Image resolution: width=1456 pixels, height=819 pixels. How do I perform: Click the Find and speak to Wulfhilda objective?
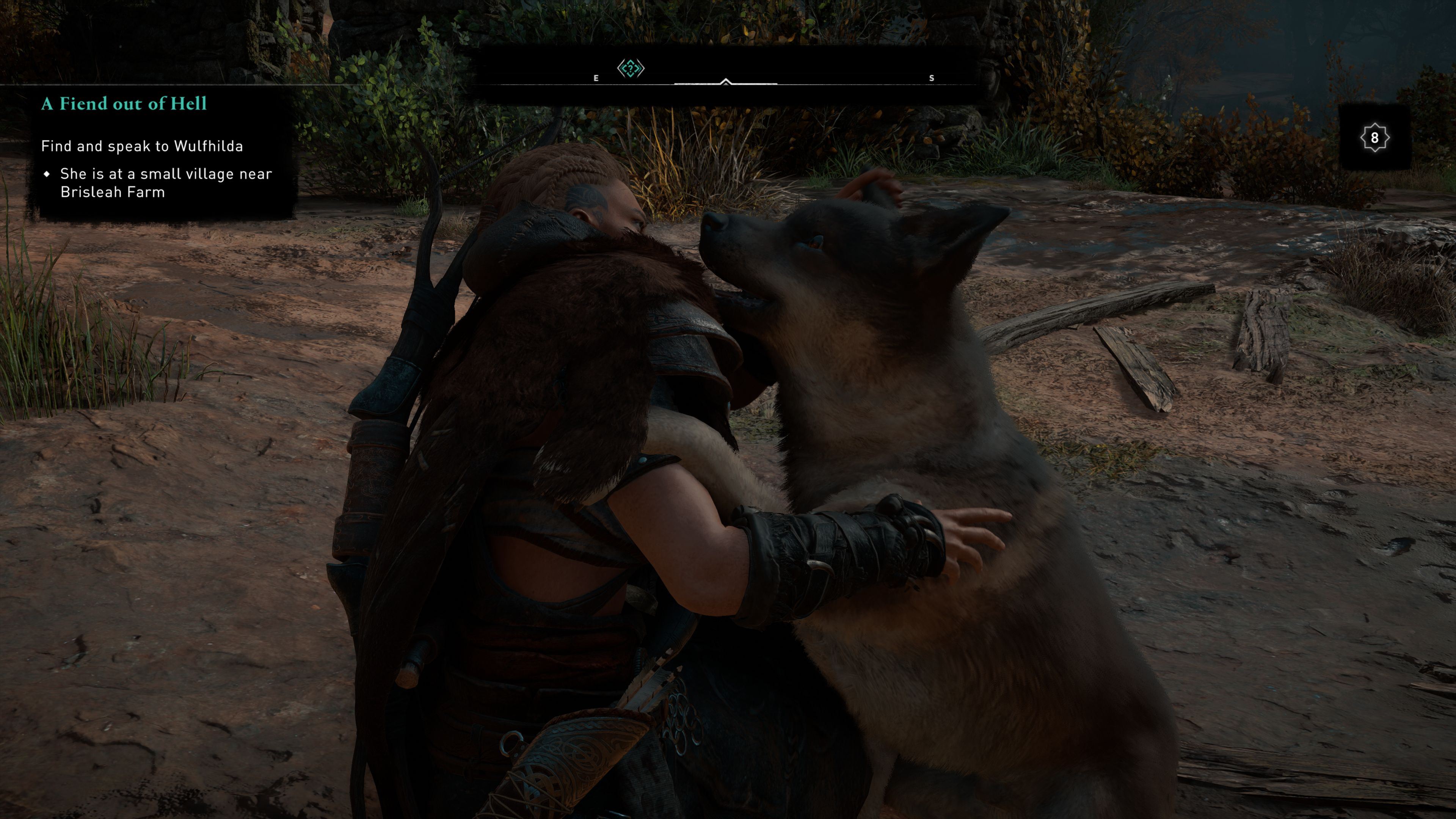tap(142, 146)
